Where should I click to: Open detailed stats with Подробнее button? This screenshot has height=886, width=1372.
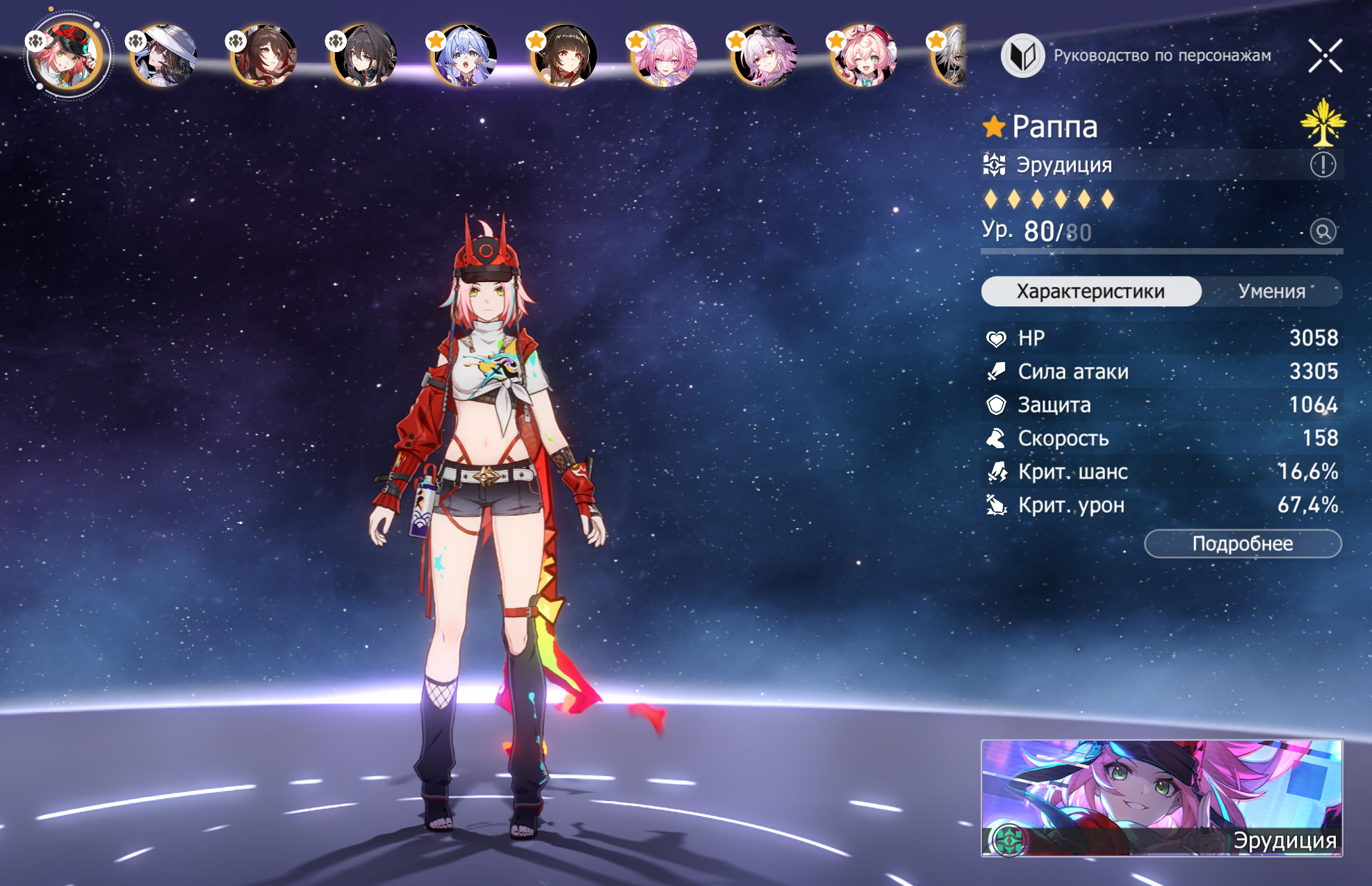tap(1242, 543)
